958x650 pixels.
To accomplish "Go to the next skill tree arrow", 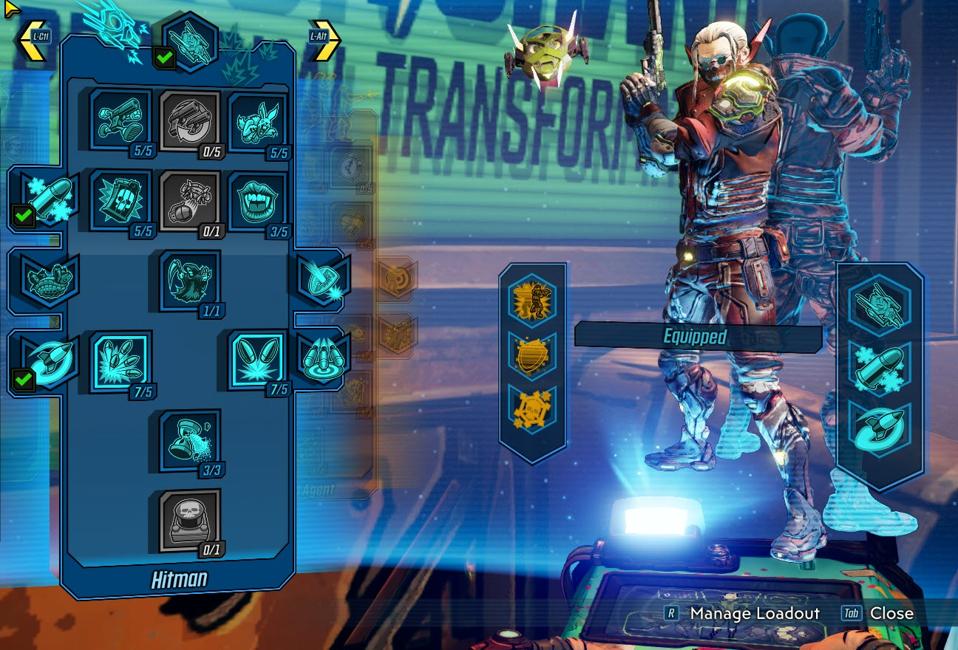I will click(325, 40).
